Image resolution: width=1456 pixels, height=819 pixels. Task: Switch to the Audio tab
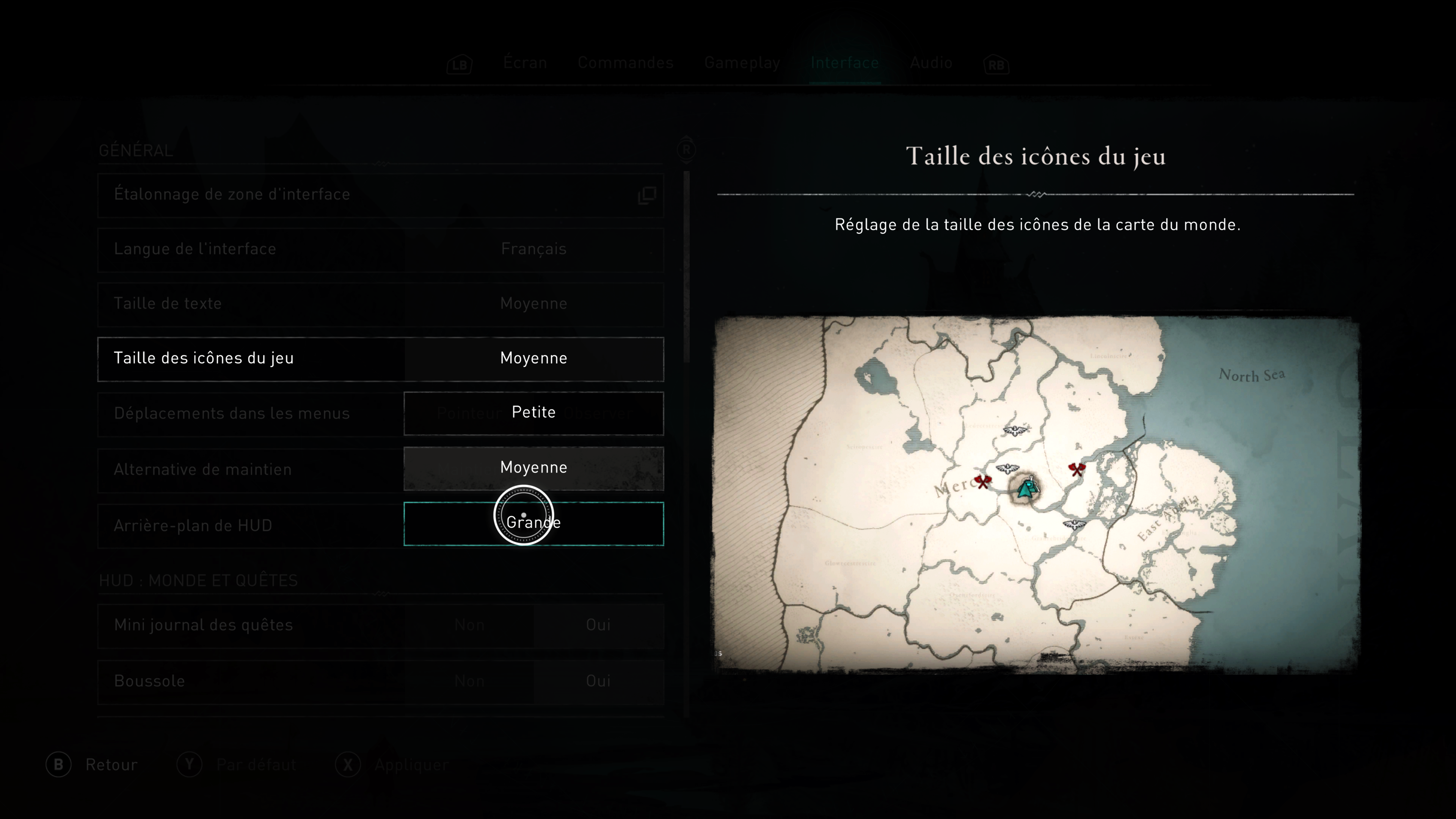point(930,63)
